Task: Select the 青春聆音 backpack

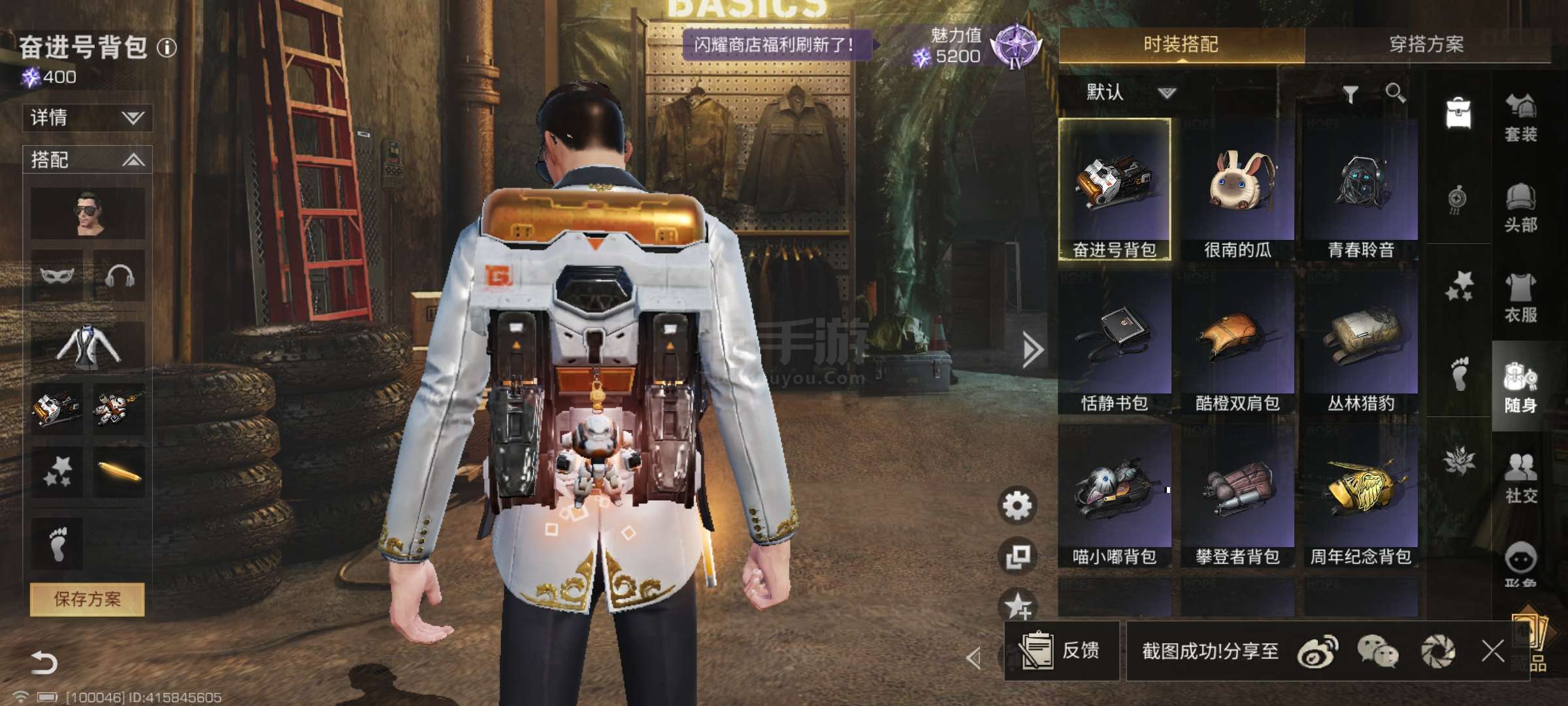Action: (x=1360, y=190)
